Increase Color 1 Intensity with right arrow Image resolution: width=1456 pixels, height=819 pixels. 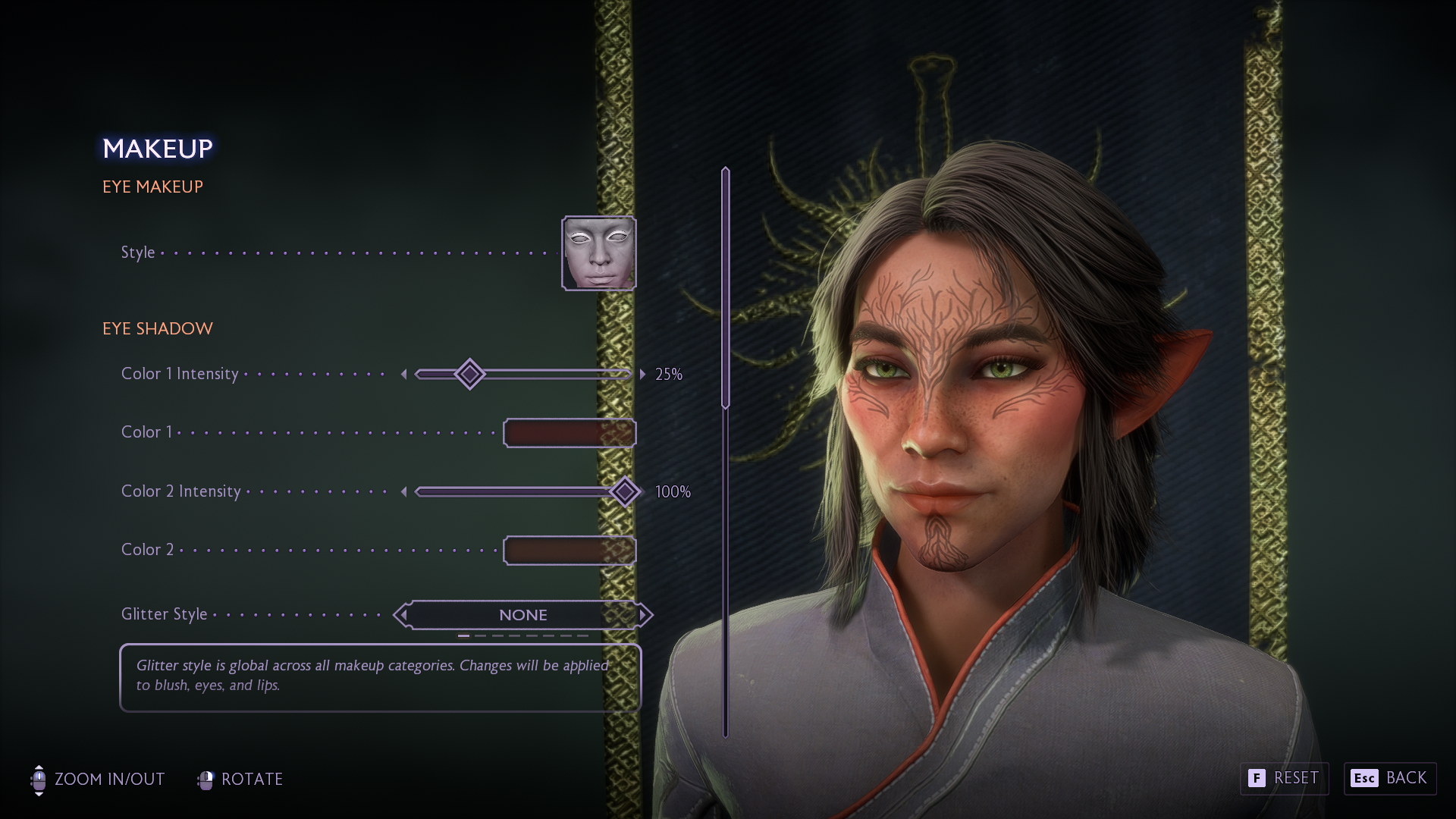pos(642,374)
